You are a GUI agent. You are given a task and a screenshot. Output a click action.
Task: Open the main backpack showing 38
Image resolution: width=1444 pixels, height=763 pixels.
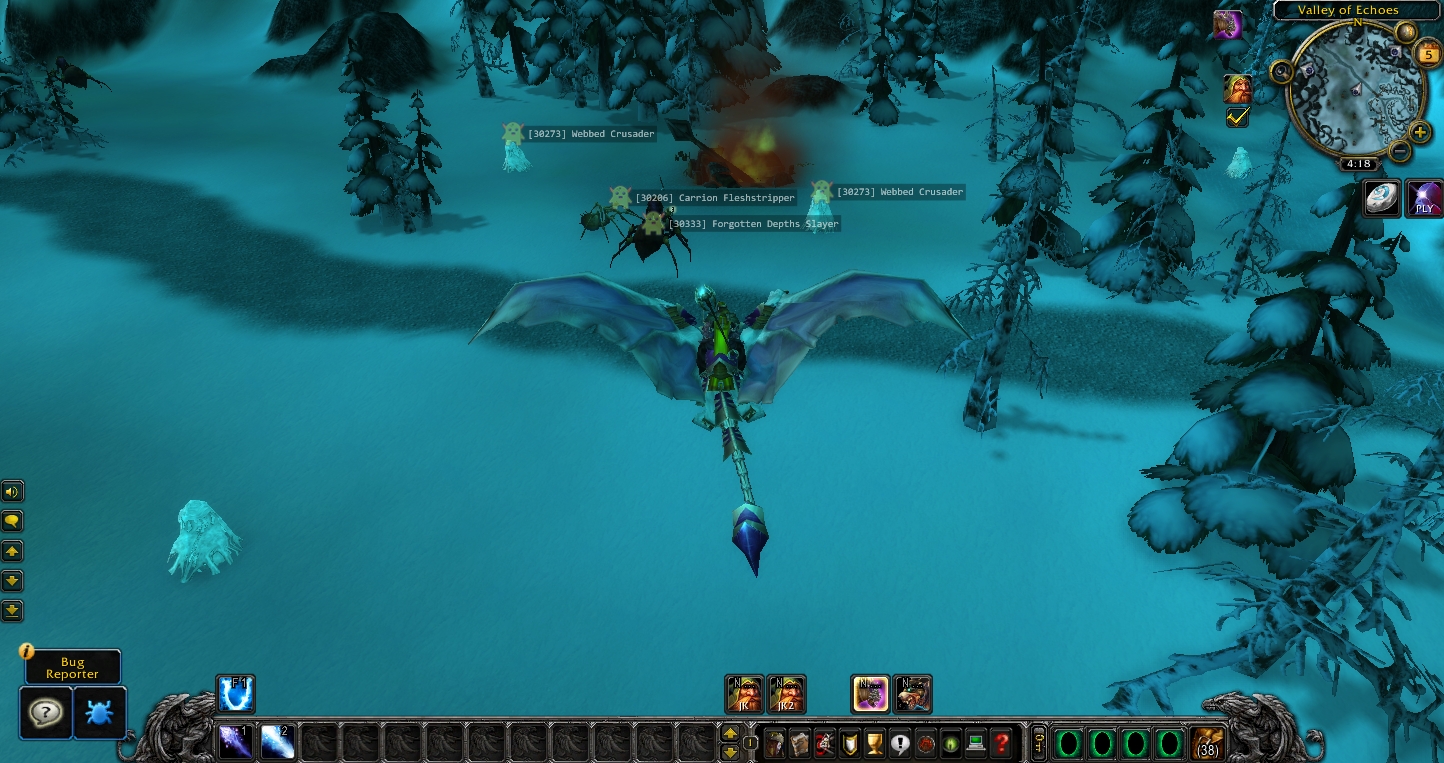pyautogui.click(x=1208, y=744)
